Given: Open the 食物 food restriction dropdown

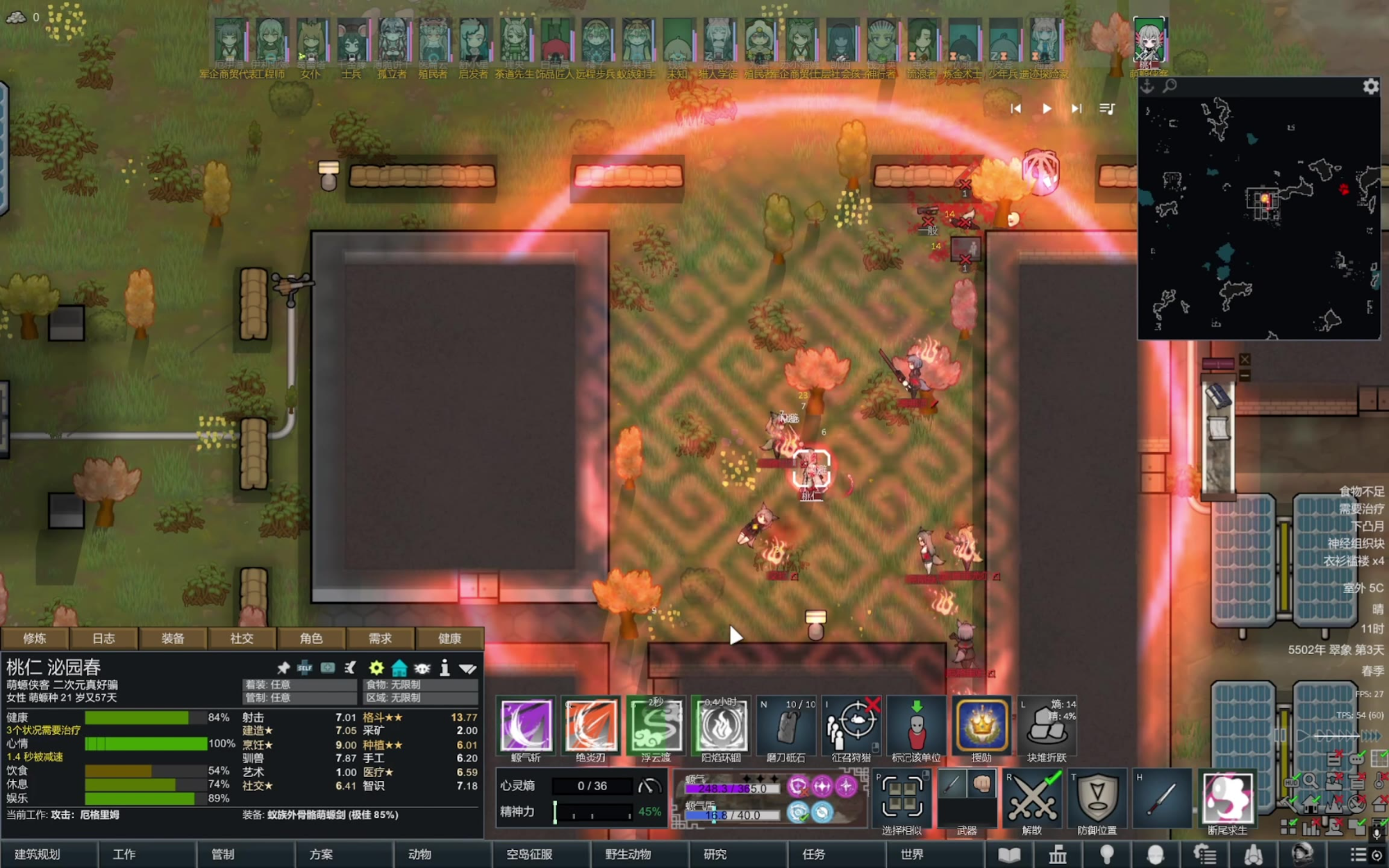Looking at the screenshot, I should click(x=421, y=685).
